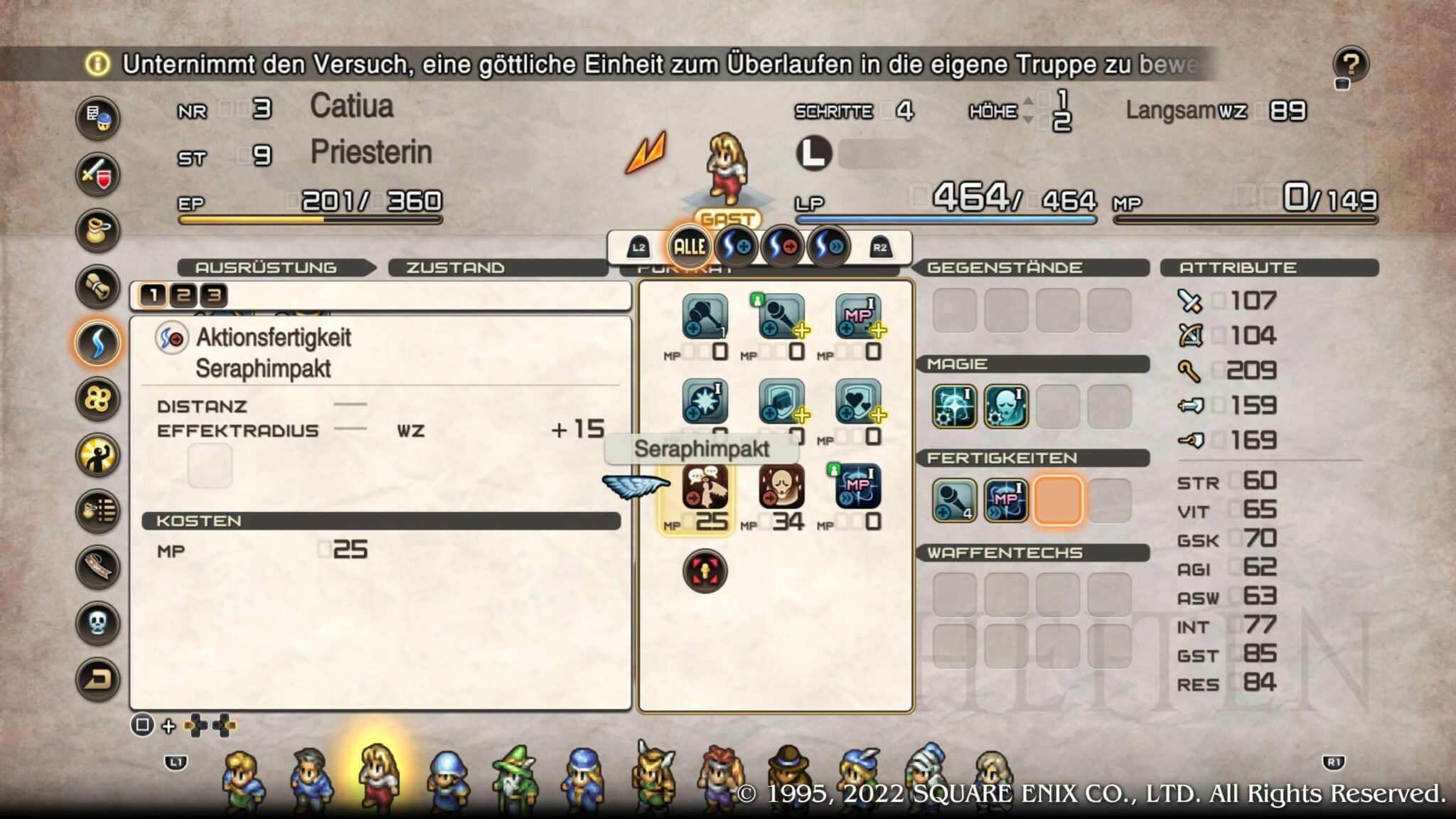
Task: Select the microphone skill in Fertigkeiten
Action: point(953,500)
